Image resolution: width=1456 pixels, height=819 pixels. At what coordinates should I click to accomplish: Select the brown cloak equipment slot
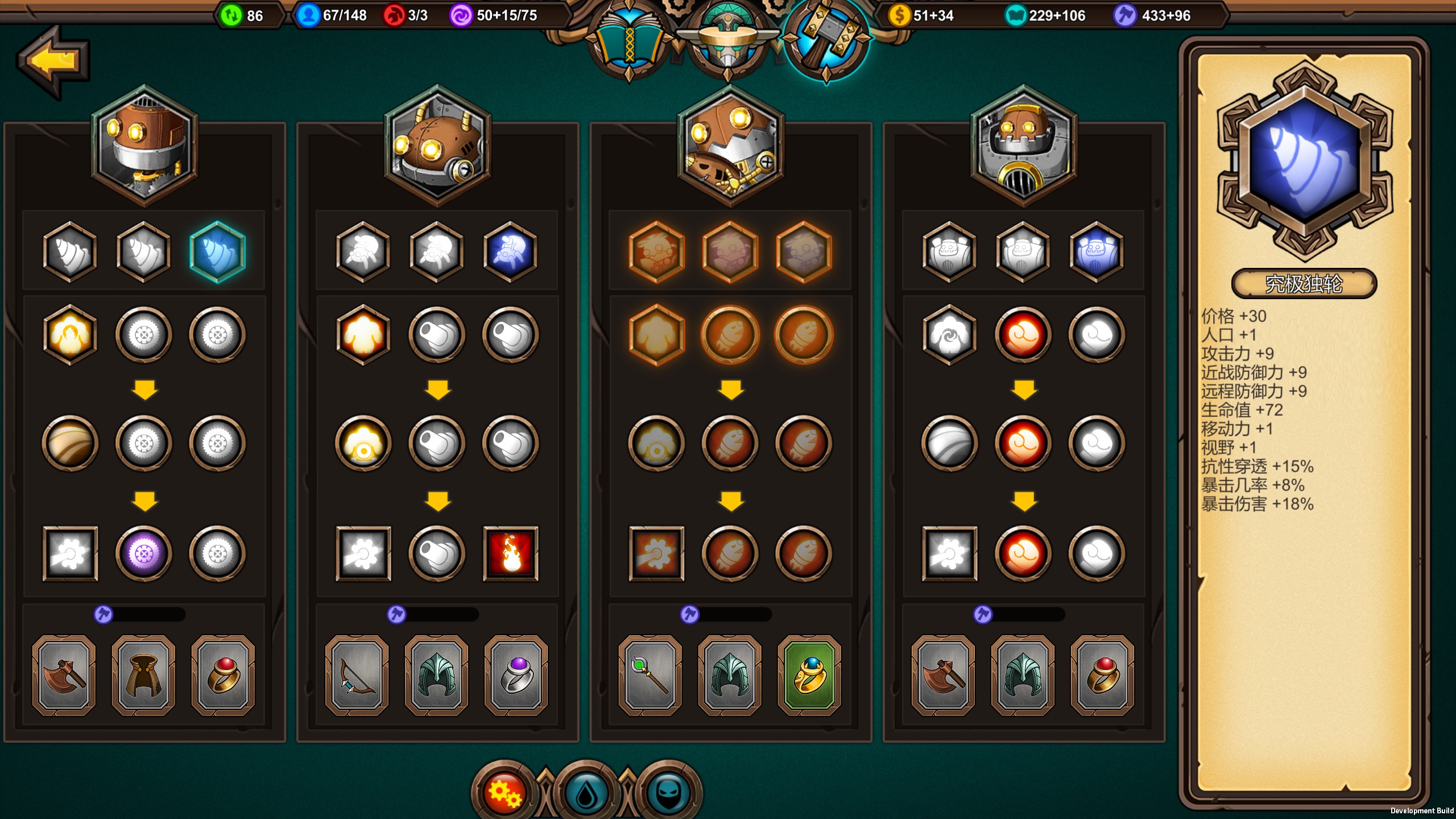pos(143,675)
